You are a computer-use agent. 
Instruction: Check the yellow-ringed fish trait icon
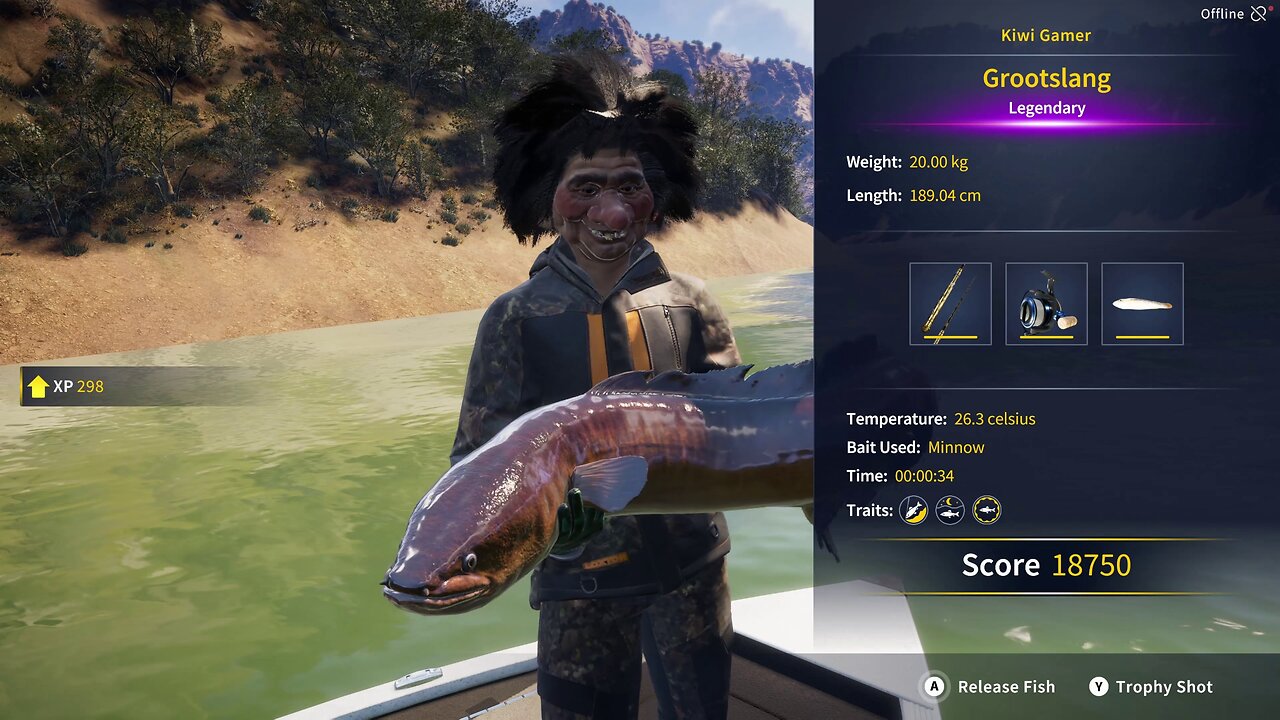pos(987,511)
